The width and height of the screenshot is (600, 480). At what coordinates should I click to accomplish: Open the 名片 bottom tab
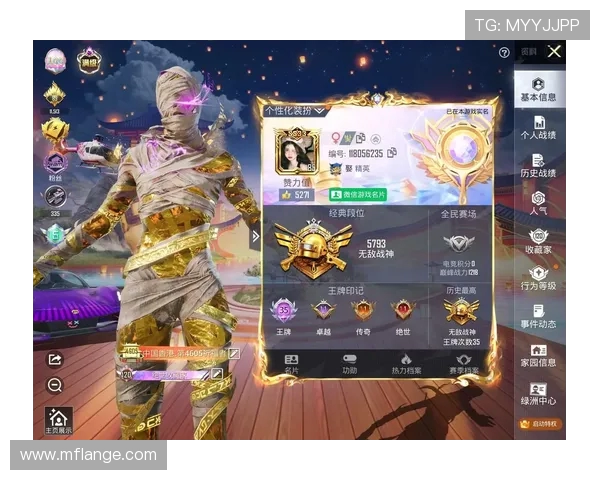291,363
